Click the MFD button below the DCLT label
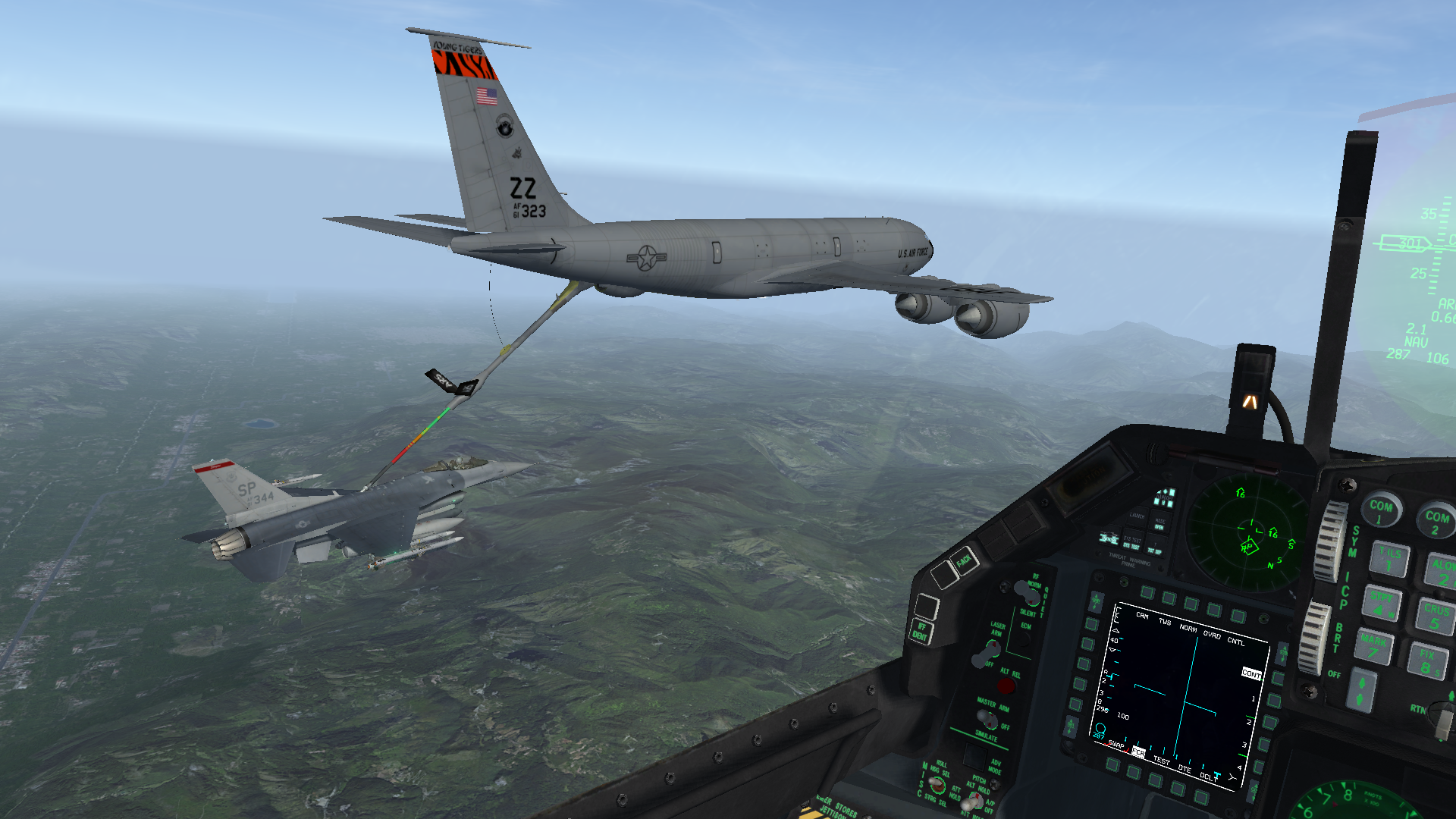Viewport: 1456px width, 819px height. tap(1202, 796)
